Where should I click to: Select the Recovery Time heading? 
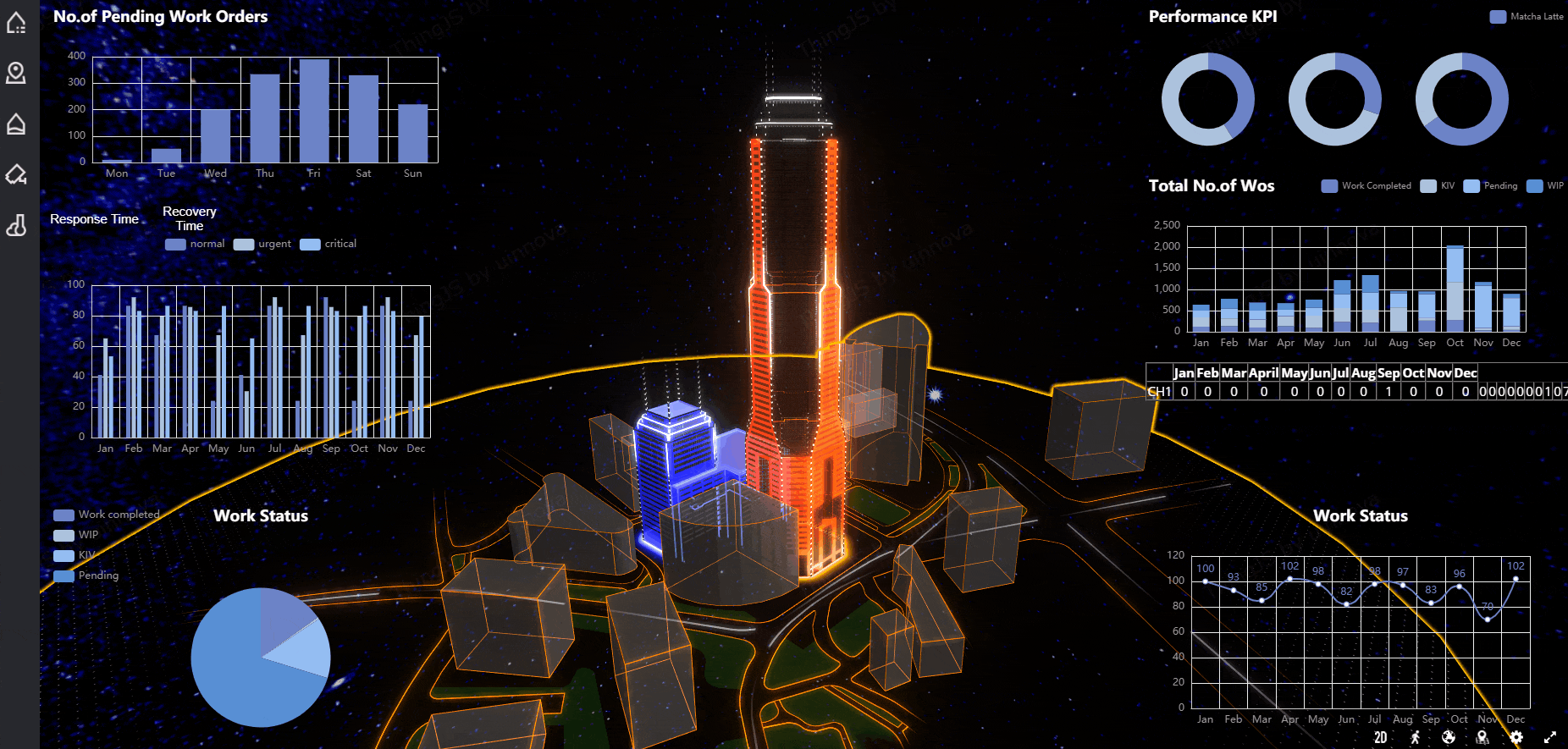click(190, 218)
